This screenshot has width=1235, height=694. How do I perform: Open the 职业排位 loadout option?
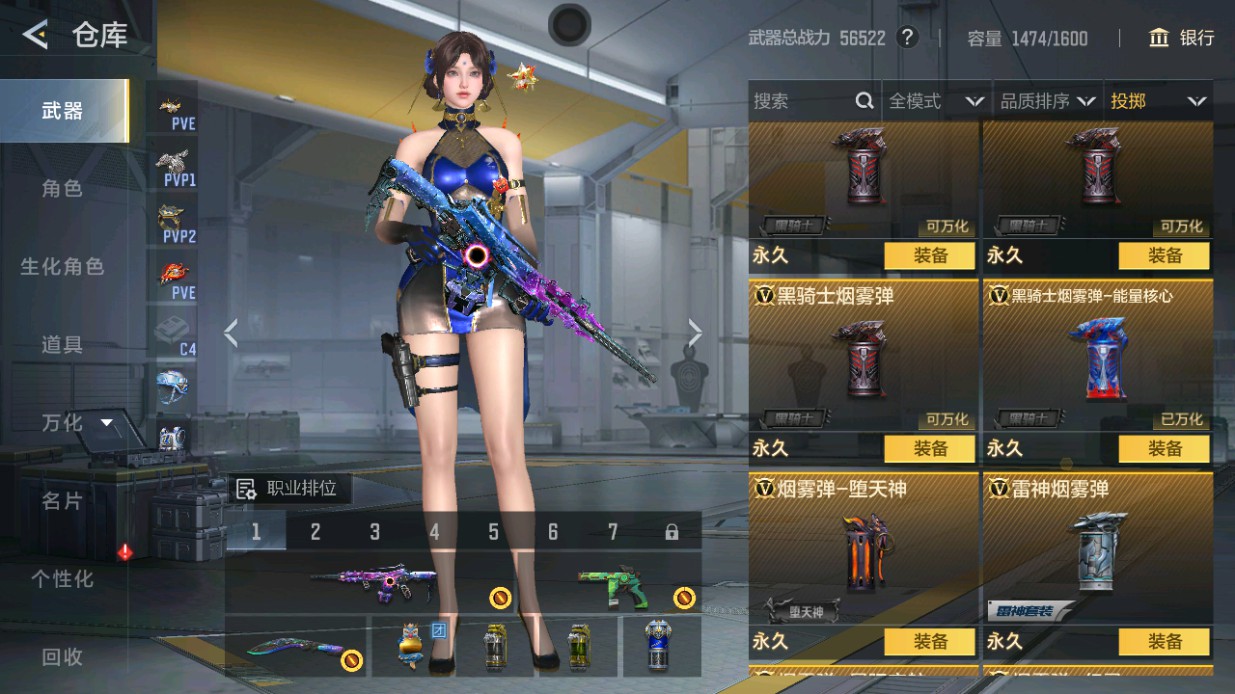point(288,488)
